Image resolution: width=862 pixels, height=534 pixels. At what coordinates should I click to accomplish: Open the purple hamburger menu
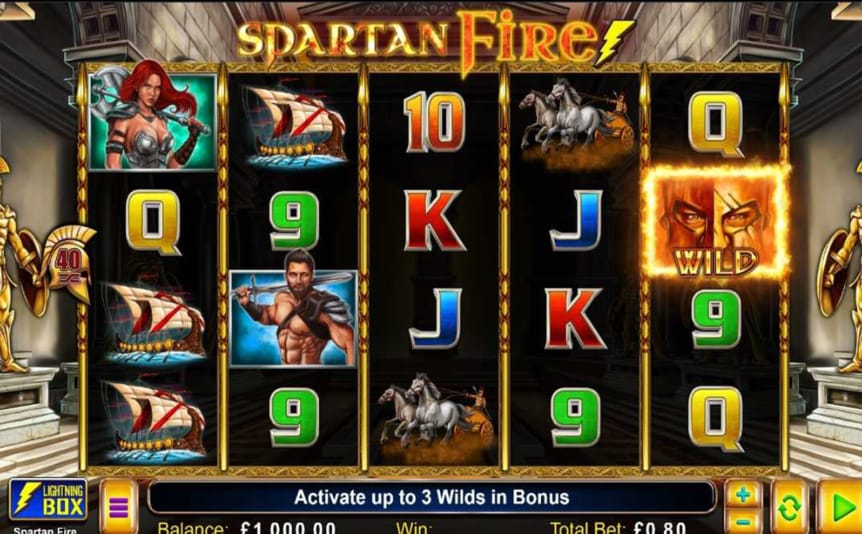(118, 506)
